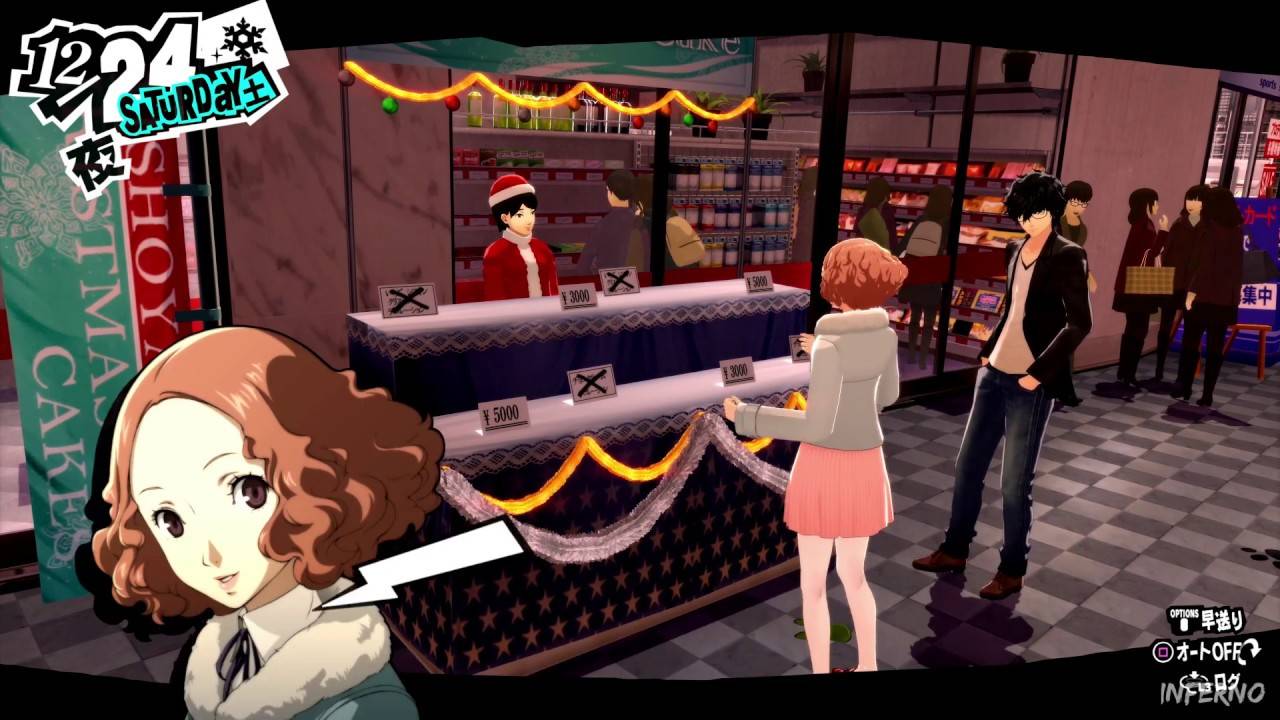Viewport: 1280px width, 720px height.
Task: Toggle the オートOFF auto-text setting
Action: [1208, 650]
